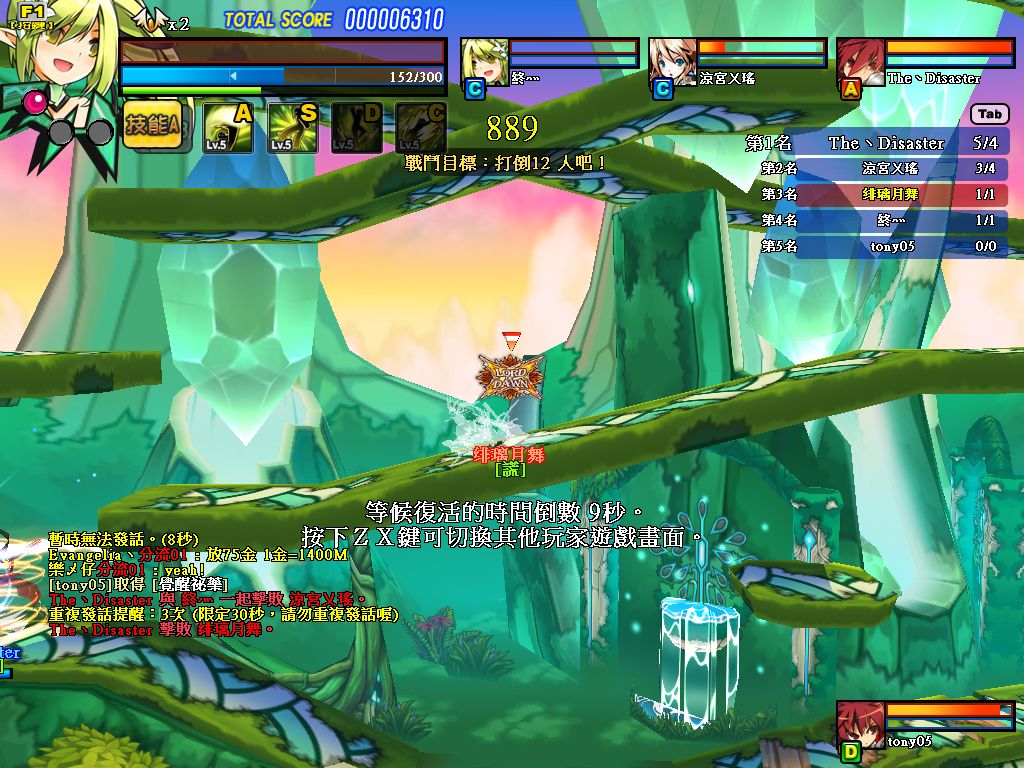Screen dimensions: 1024x768
Task: Select player 終~~ portrait in top bar
Action: point(485,62)
